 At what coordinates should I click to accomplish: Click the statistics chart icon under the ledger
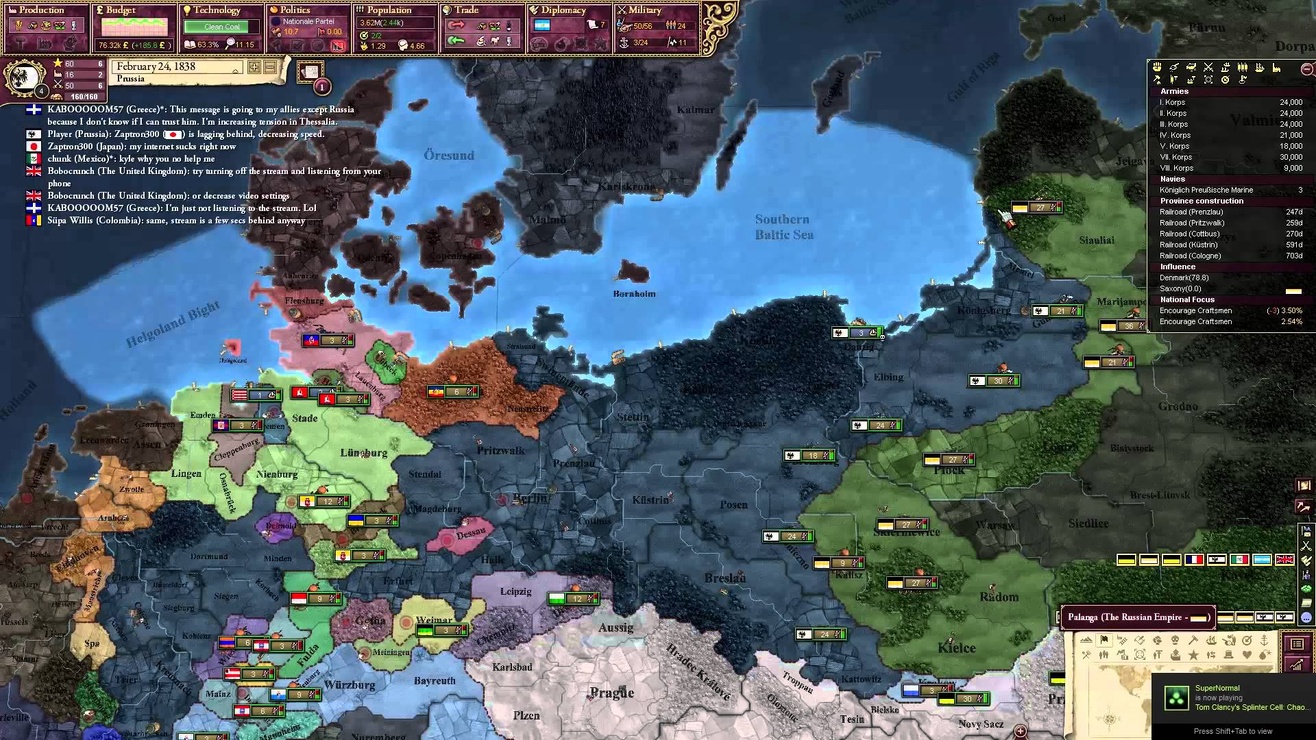pos(1297,664)
